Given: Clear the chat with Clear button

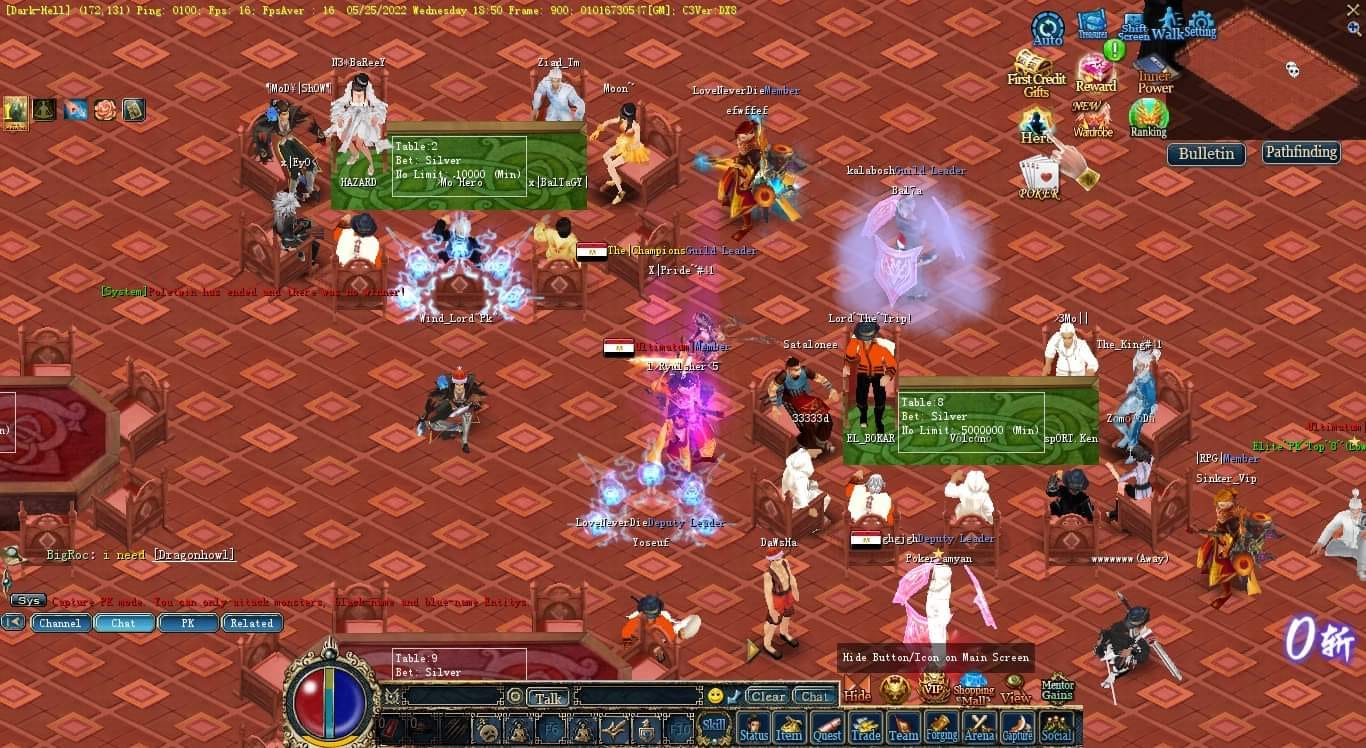Looking at the screenshot, I should point(768,696).
